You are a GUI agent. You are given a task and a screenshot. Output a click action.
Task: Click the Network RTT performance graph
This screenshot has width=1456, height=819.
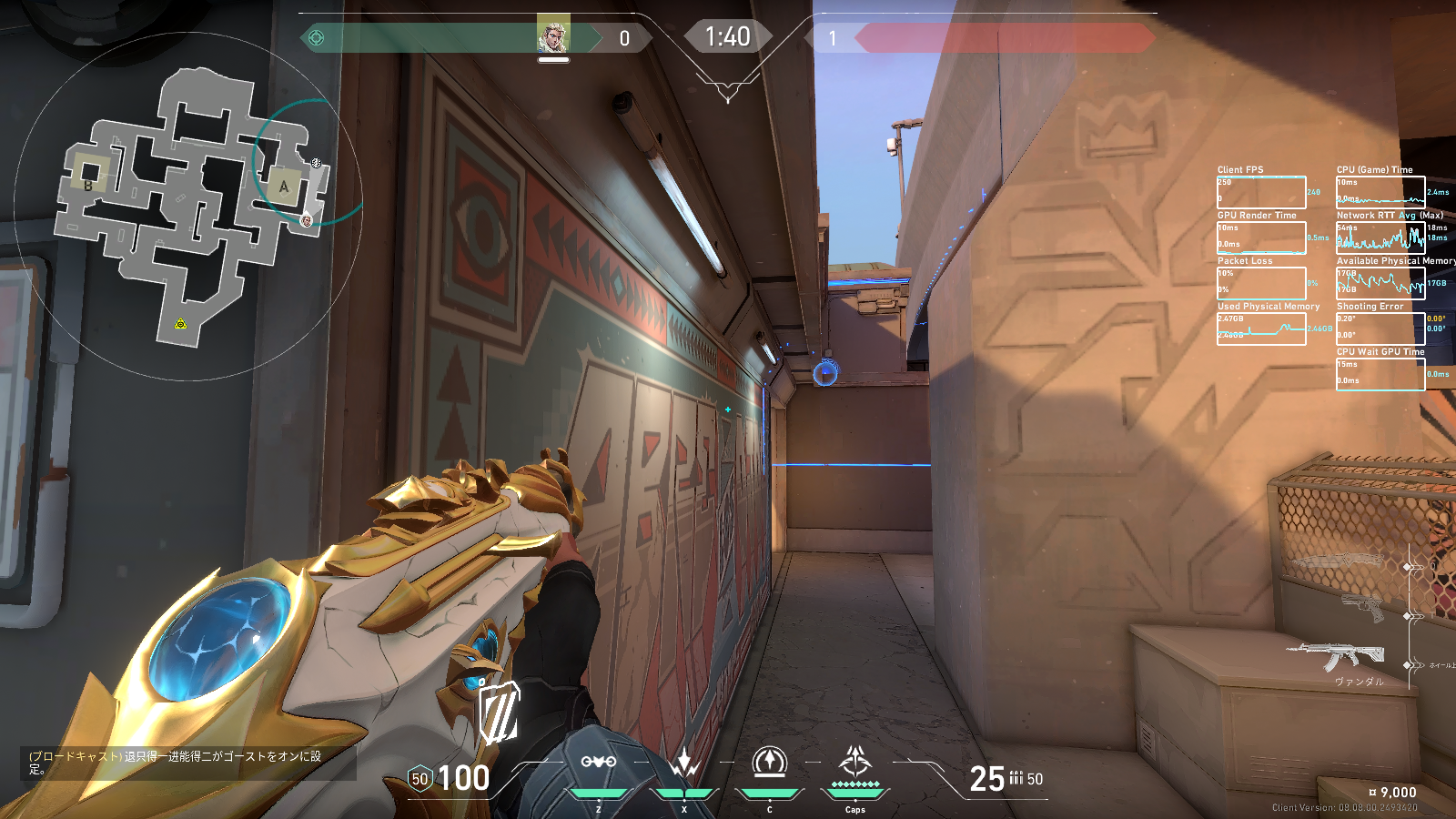(x=1380, y=238)
